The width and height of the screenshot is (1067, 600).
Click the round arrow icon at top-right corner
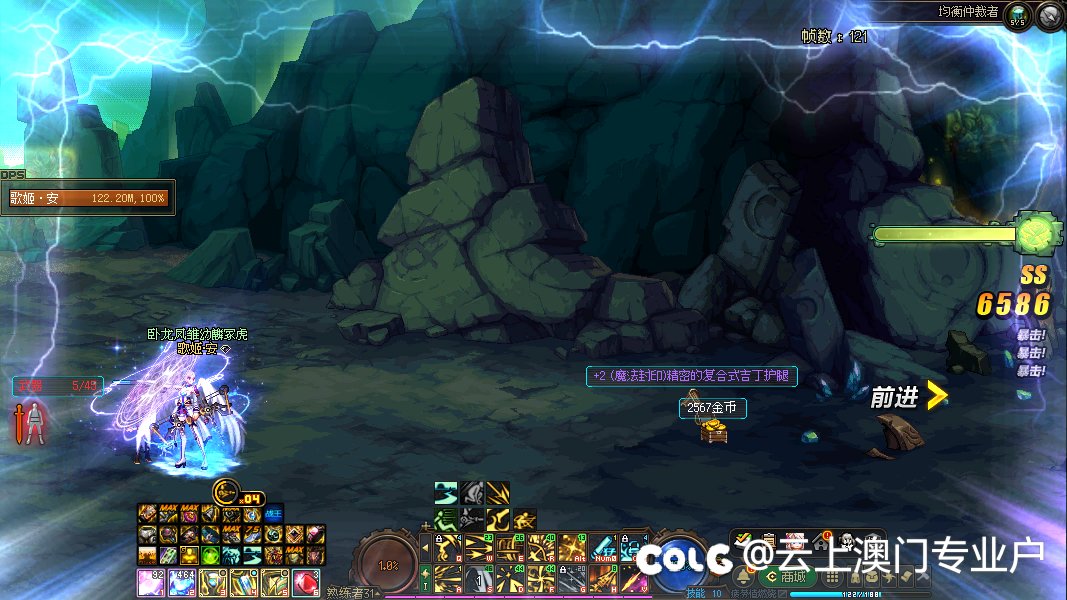1049,15
